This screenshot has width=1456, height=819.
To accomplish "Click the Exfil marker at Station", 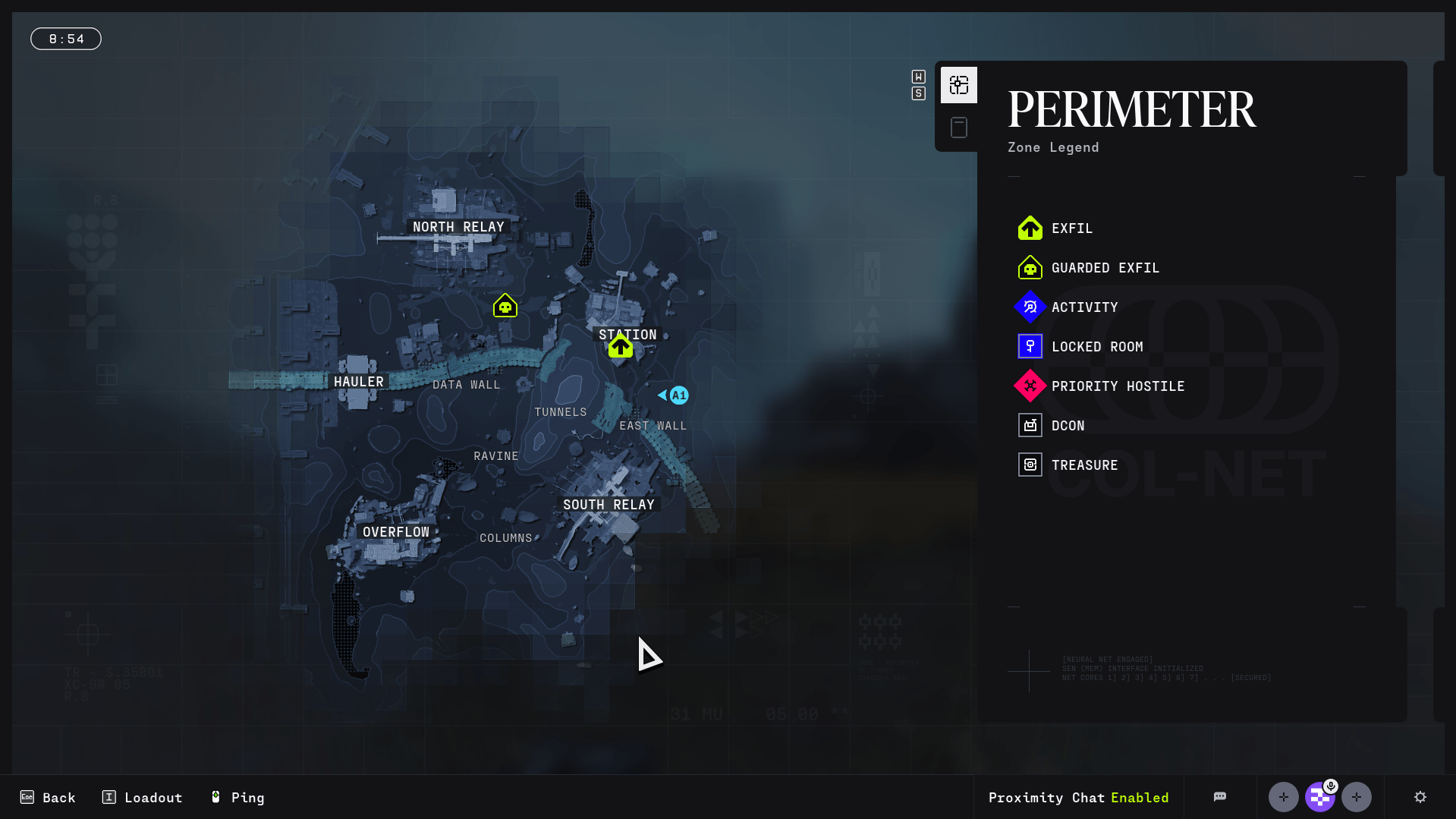I will [x=620, y=347].
